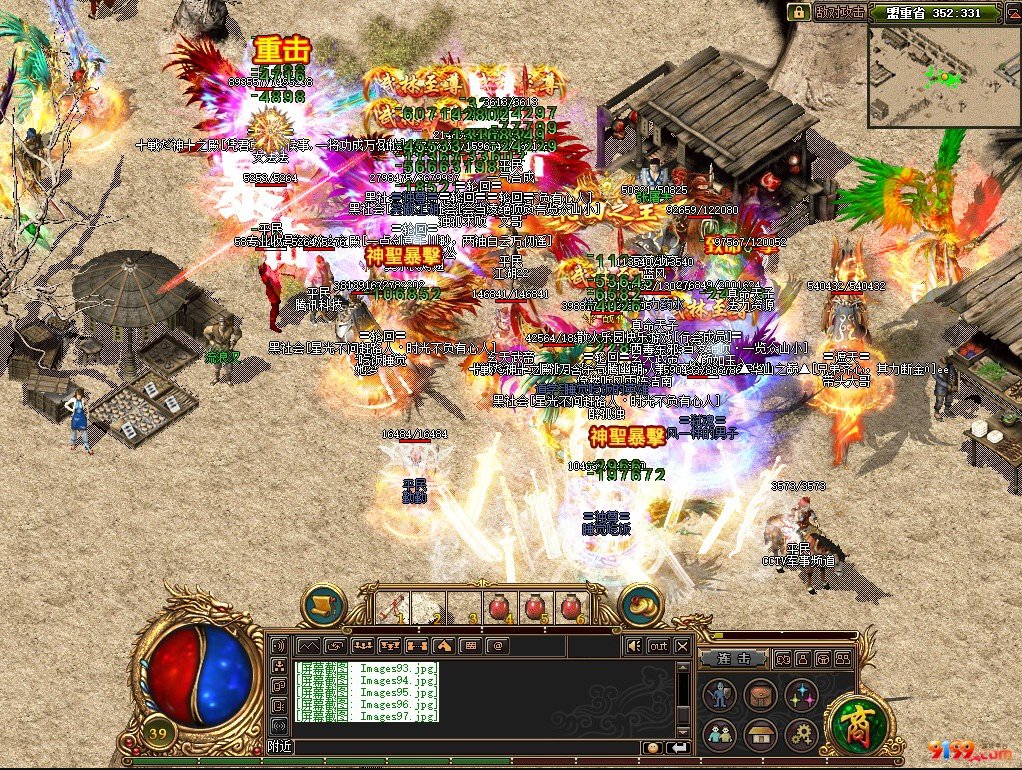This screenshot has height=770, width=1022.
Task: Open the quest scroll round button
Action: 323,605
